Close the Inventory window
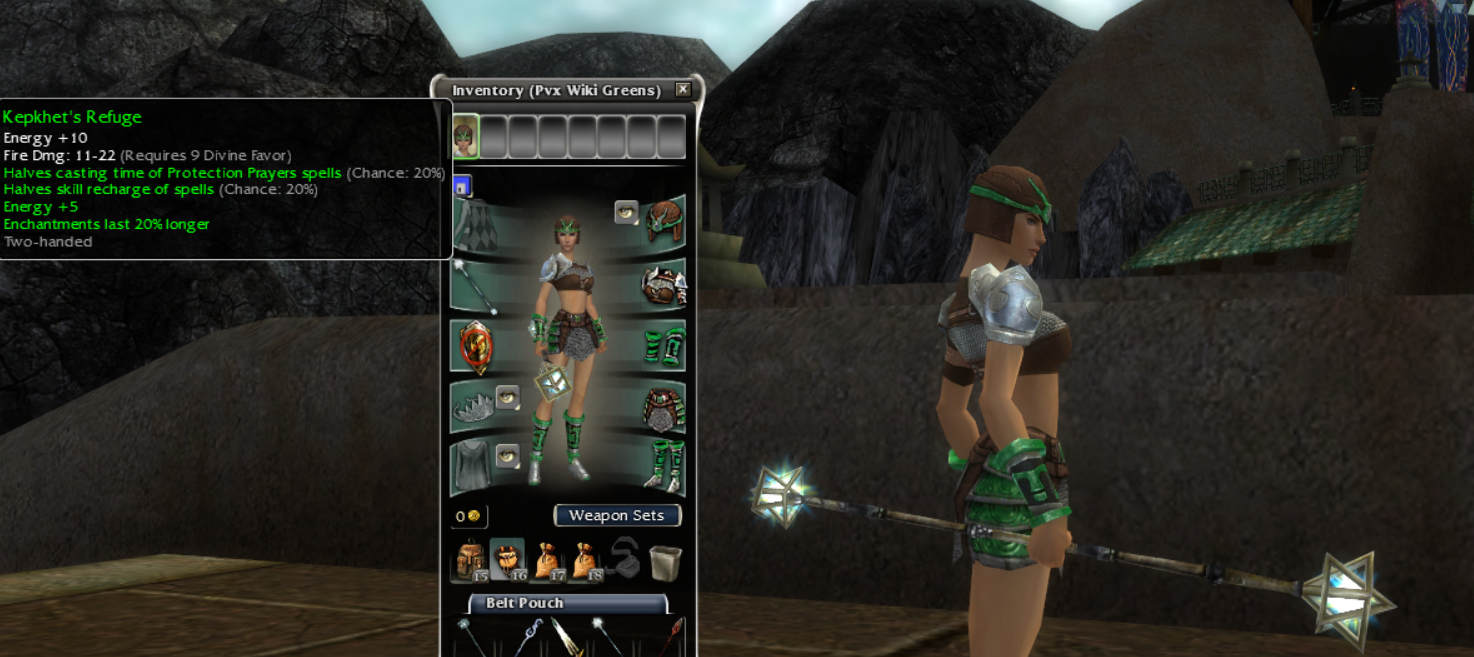The width and height of the screenshot is (1474, 657). click(x=683, y=90)
